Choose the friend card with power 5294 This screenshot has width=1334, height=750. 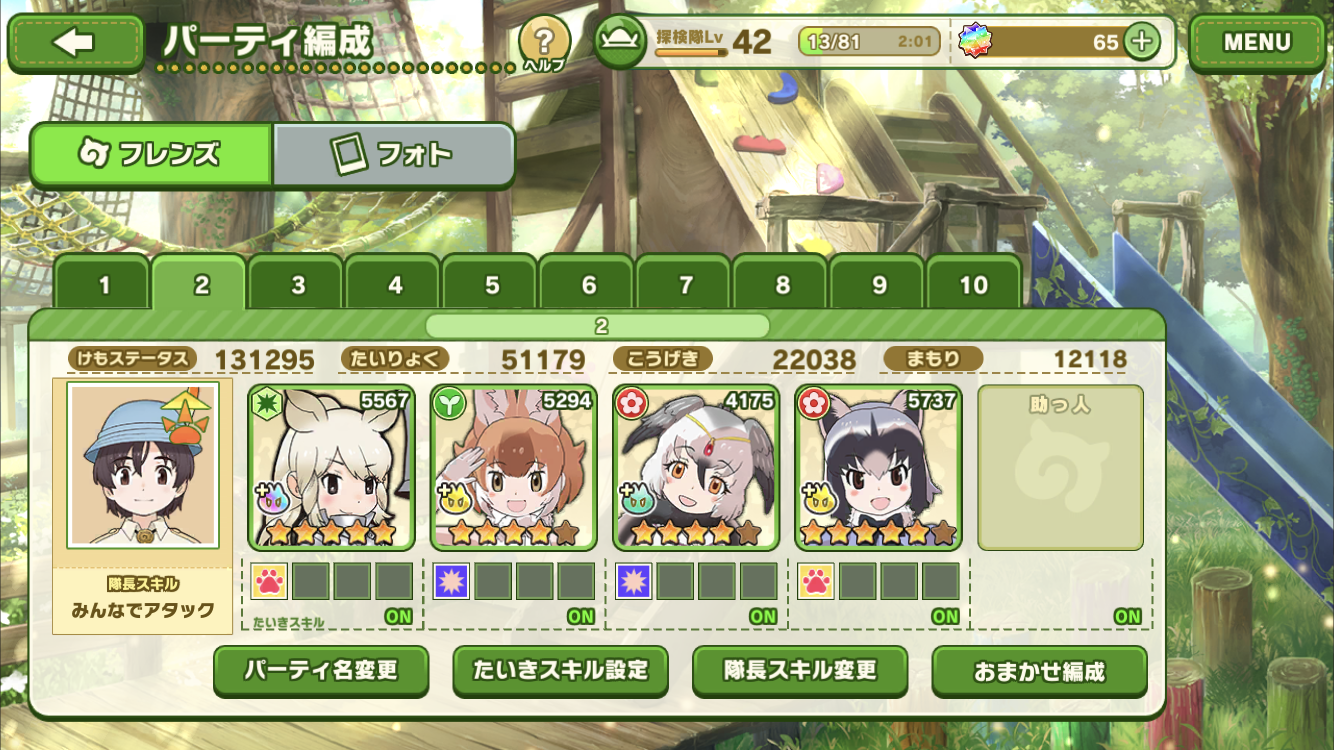click(514, 468)
